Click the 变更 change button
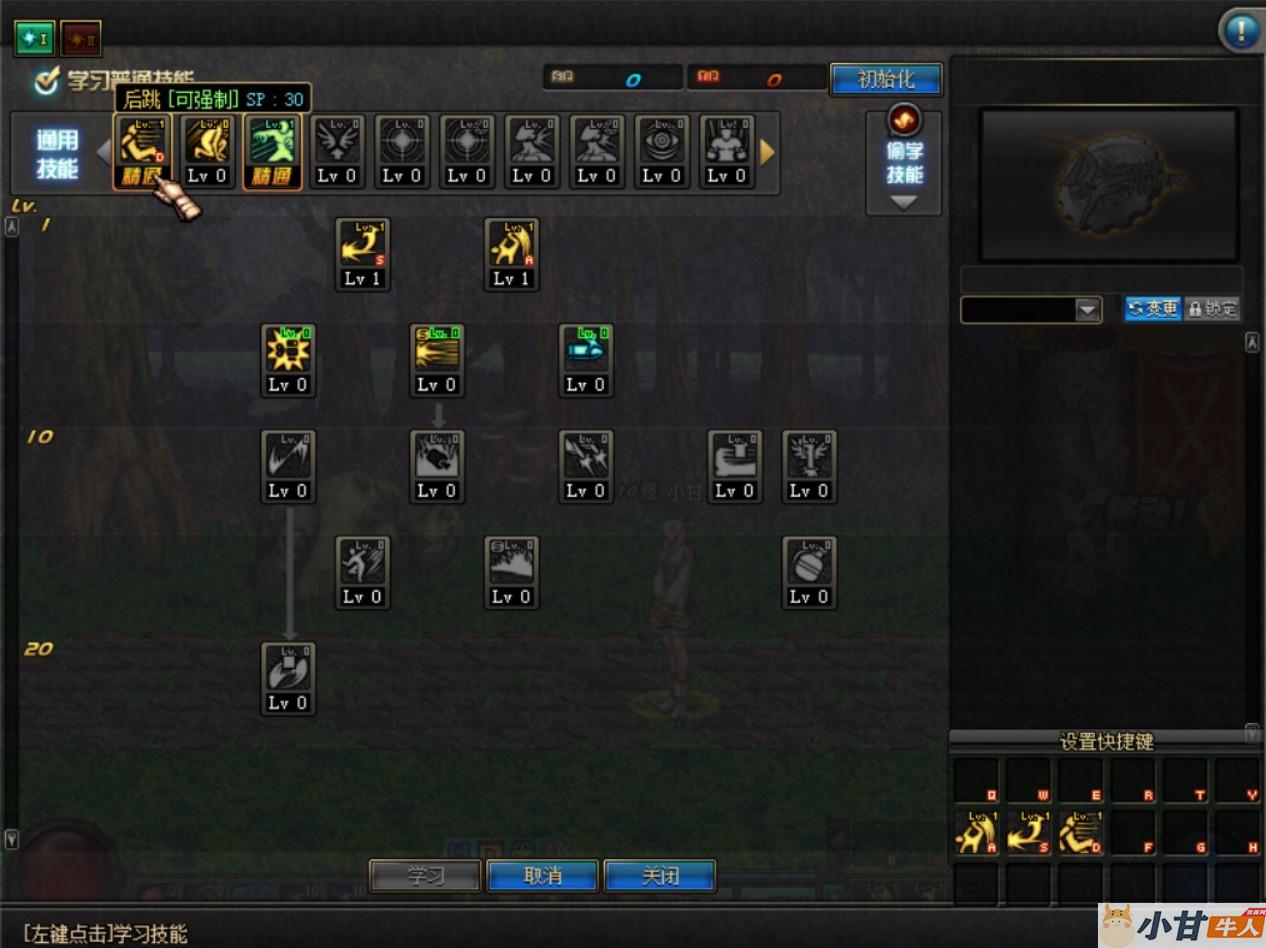The height and width of the screenshot is (948, 1266). pyautogui.click(x=1152, y=309)
